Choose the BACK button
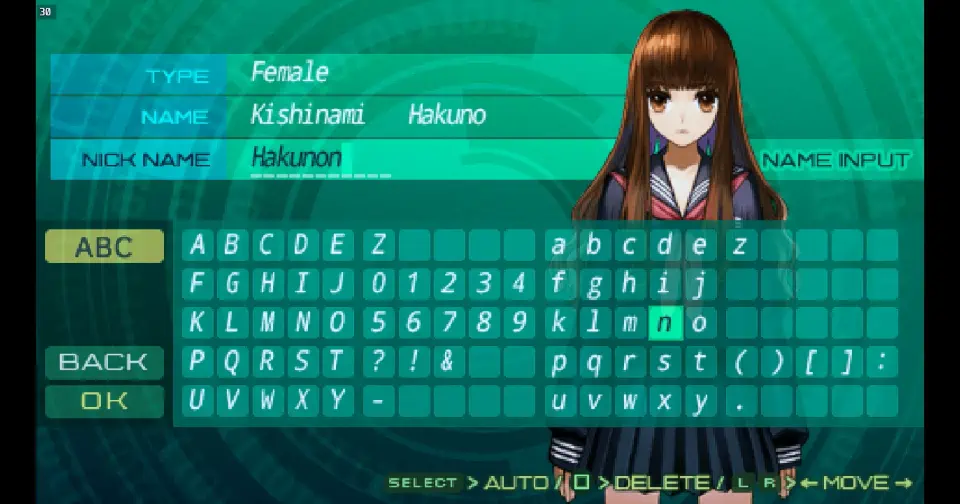The height and width of the screenshot is (504, 960). pos(104,362)
